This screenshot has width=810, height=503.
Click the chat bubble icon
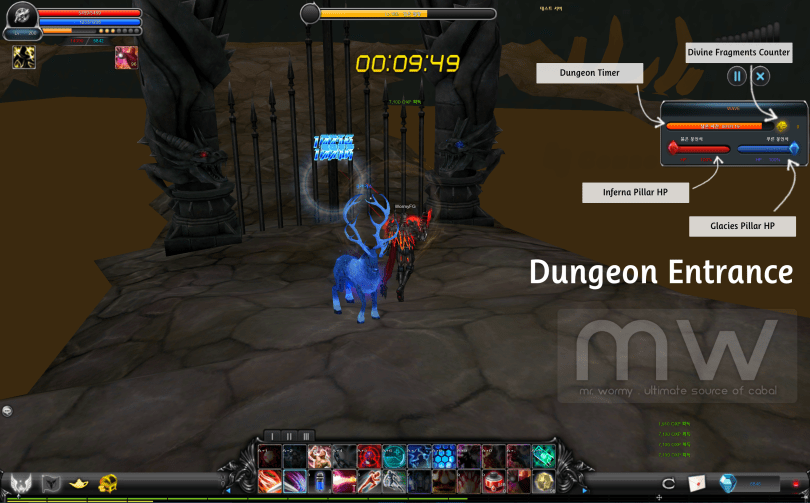[8, 410]
